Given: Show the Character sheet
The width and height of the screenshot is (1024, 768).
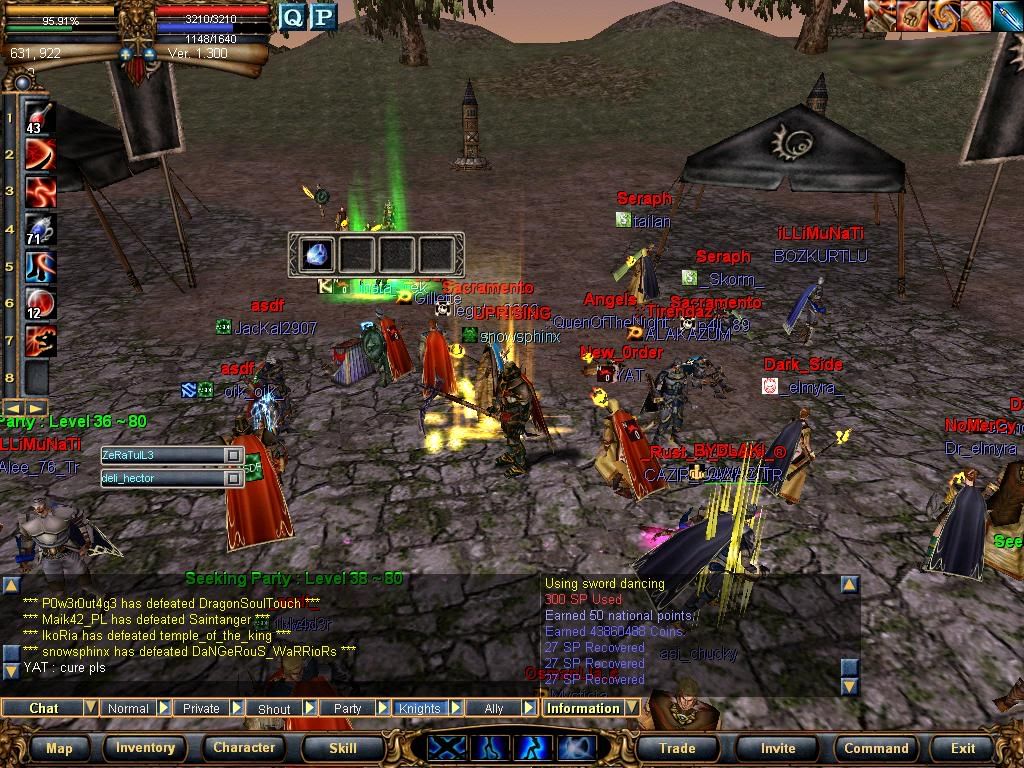Looking at the screenshot, I should pos(244,747).
